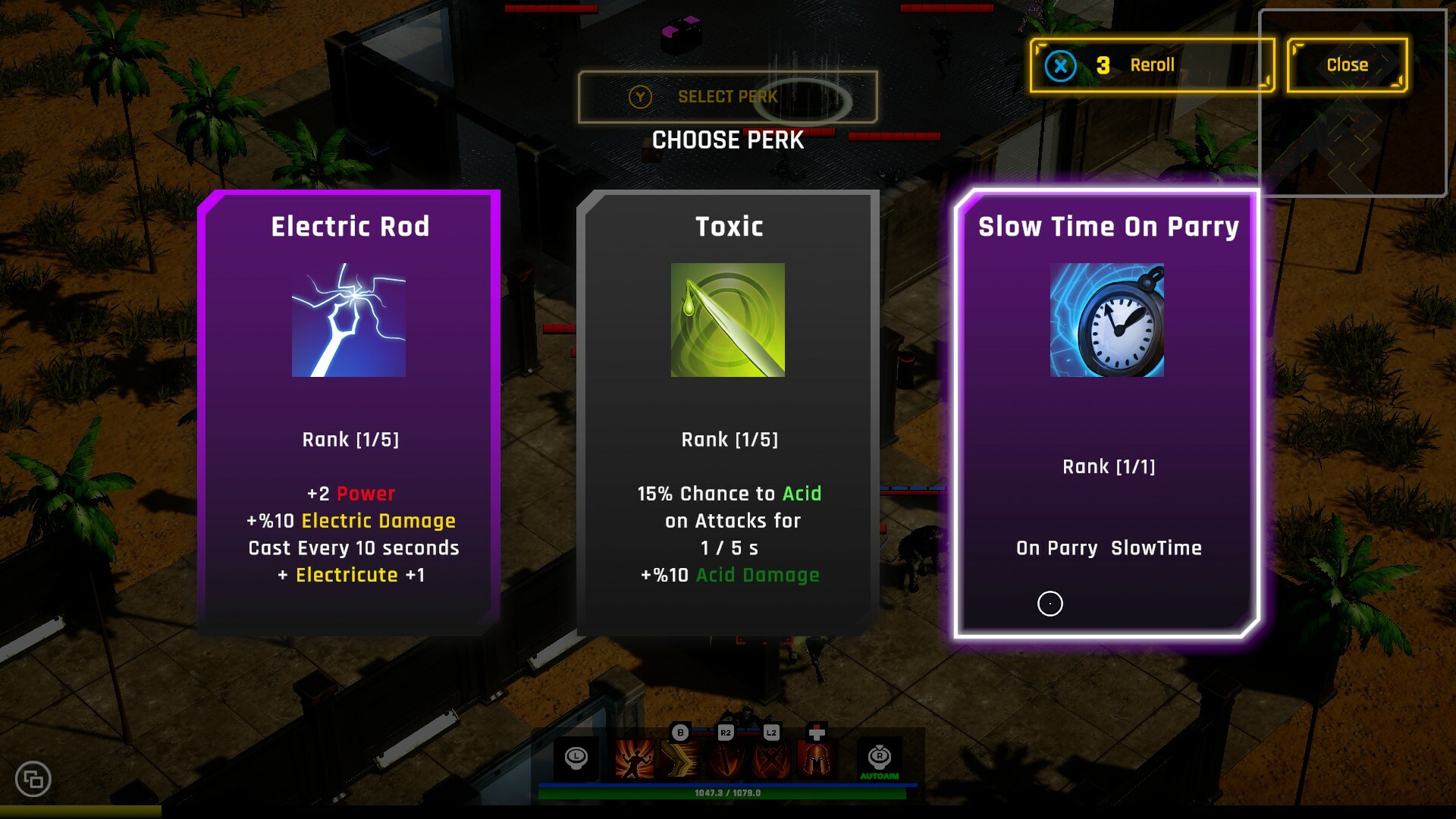Toggle the Autoaim indicator
This screenshot has height=819, width=1456.
pyautogui.click(x=879, y=760)
